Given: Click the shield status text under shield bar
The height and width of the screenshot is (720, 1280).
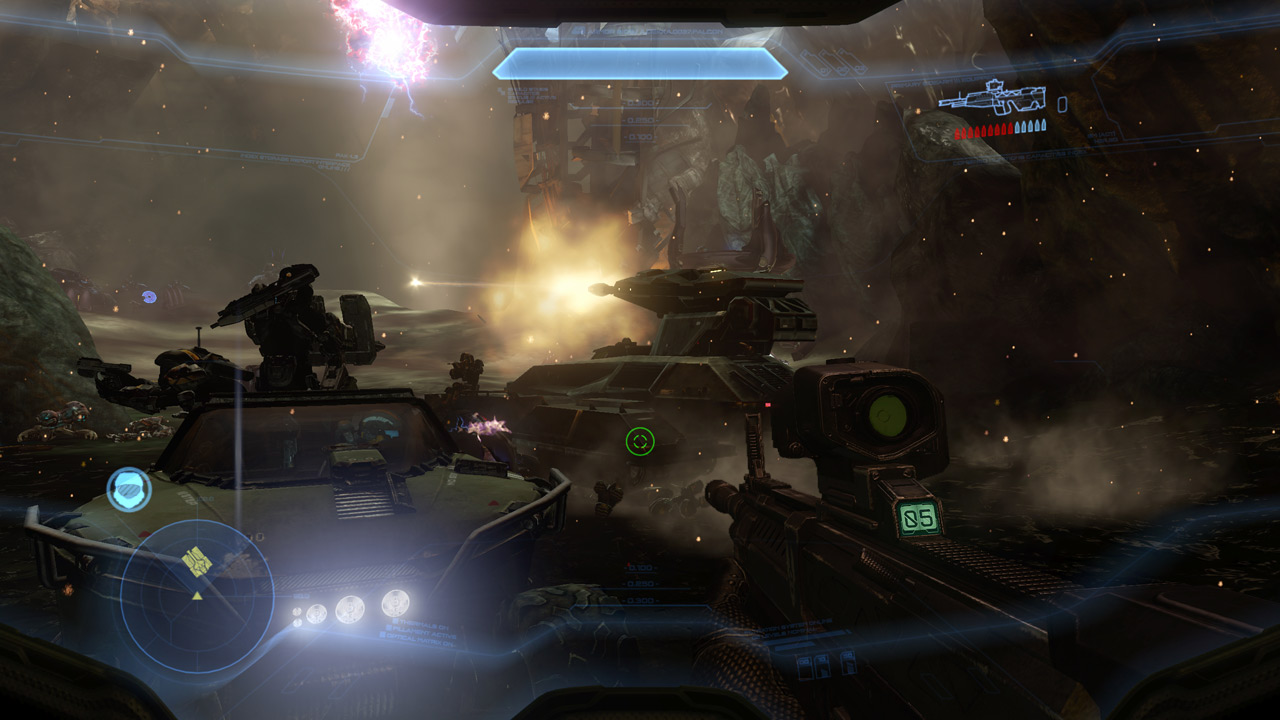Looking at the screenshot, I should click(x=529, y=94).
